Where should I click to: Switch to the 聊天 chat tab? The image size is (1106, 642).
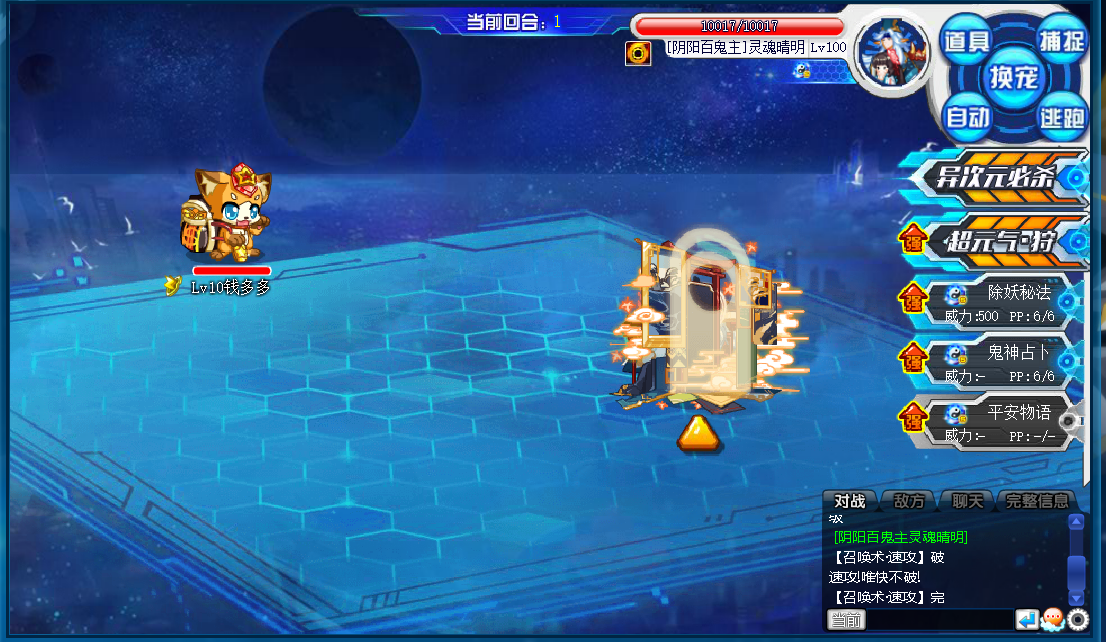click(x=967, y=501)
